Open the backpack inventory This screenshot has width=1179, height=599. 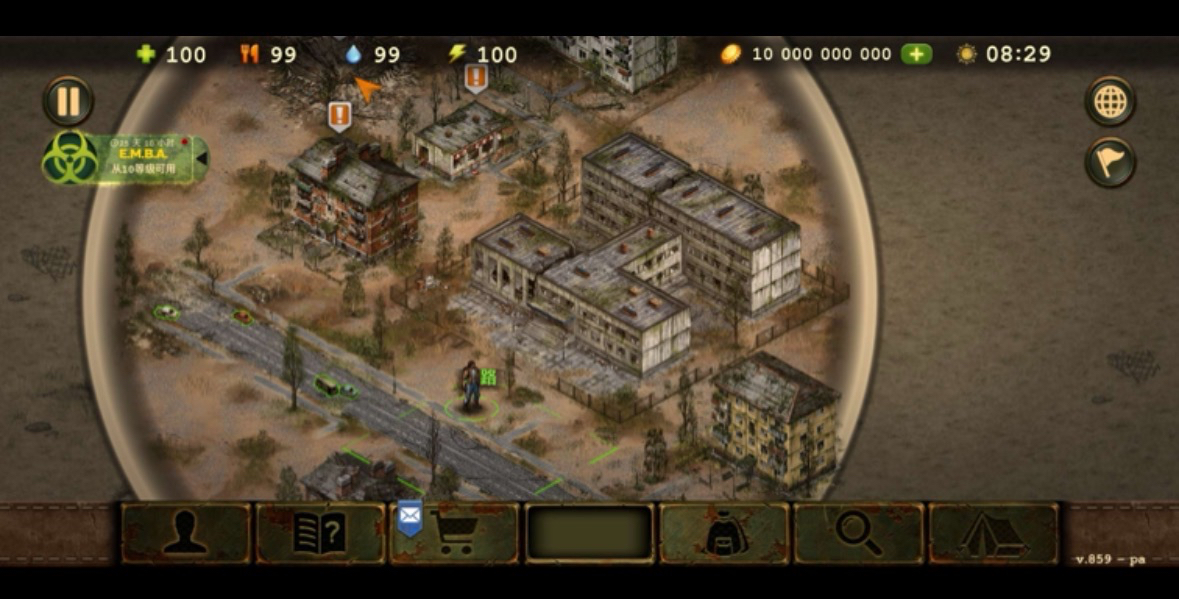pos(724,533)
